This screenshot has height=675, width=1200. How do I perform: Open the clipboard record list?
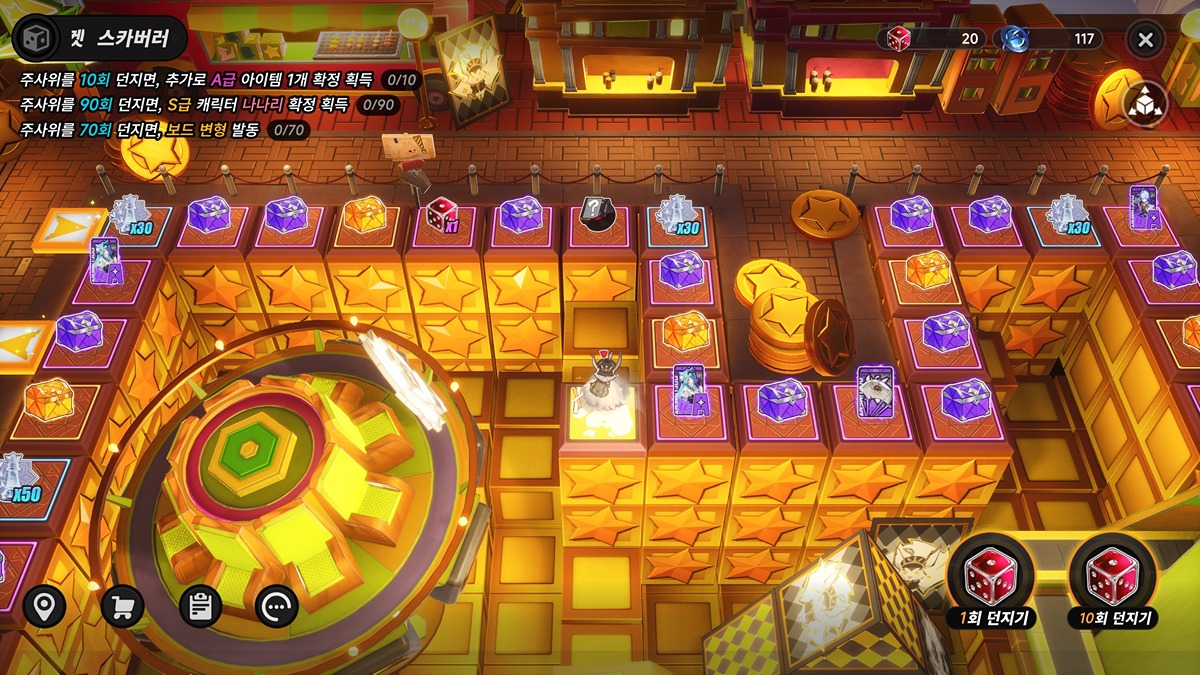[x=200, y=606]
